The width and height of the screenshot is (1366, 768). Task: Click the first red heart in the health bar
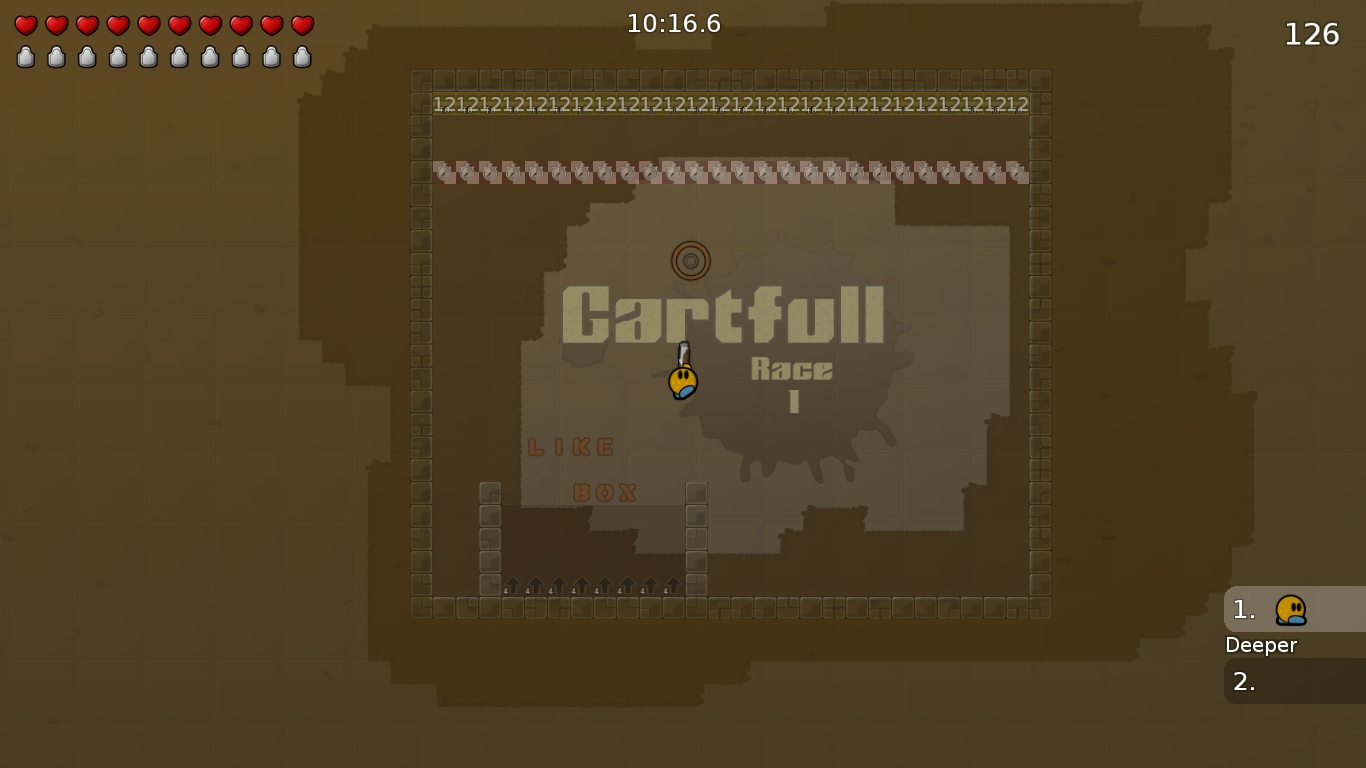click(25, 26)
